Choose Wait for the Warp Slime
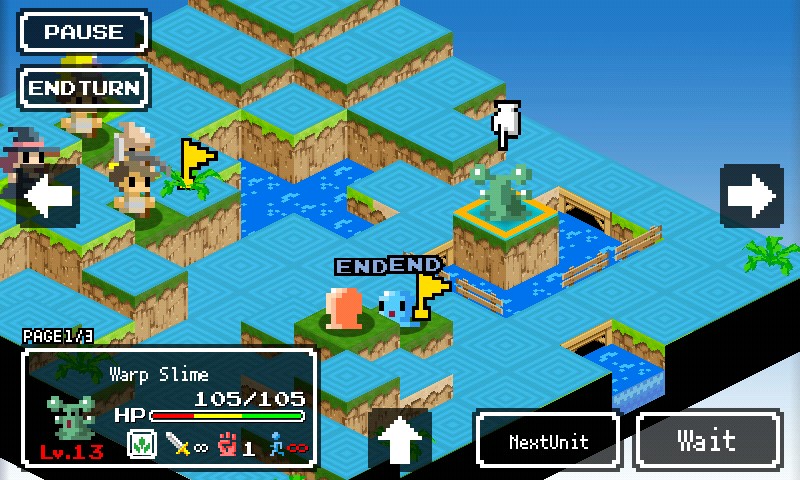Viewport: 800px width, 480px height. tap(708, 440)
